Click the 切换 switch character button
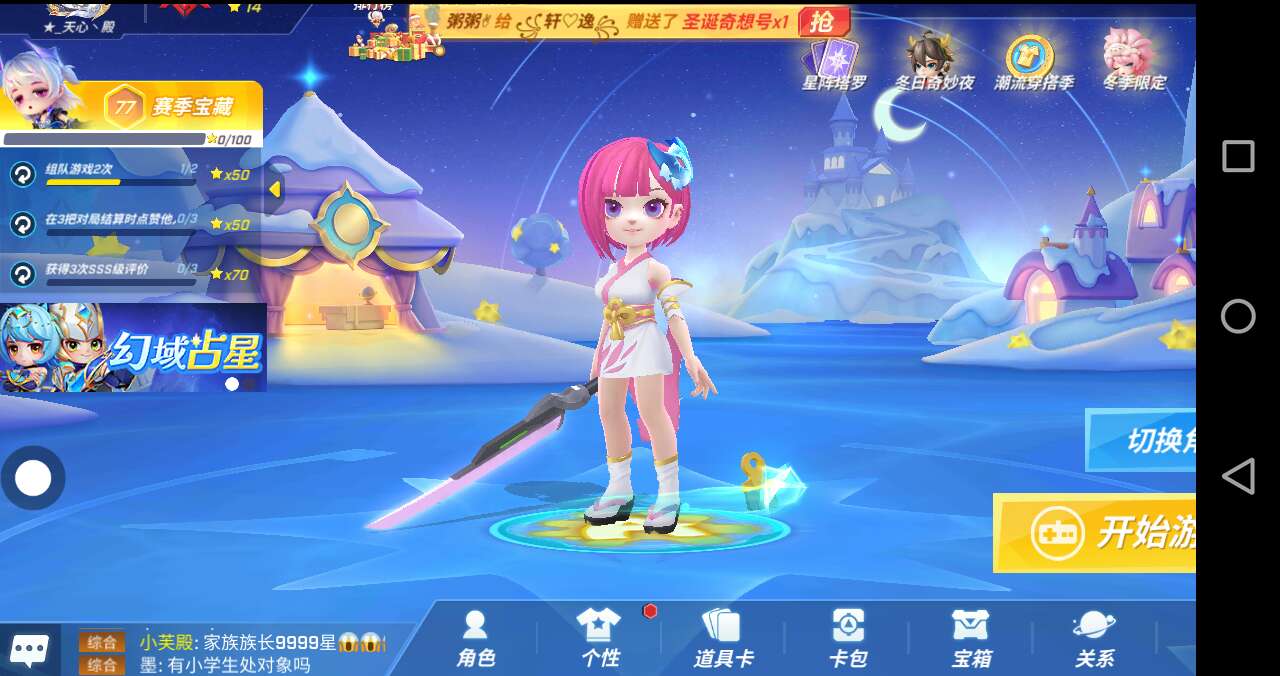The width and height of the screenshot is (1280, 676). [x=1142, y=440]
